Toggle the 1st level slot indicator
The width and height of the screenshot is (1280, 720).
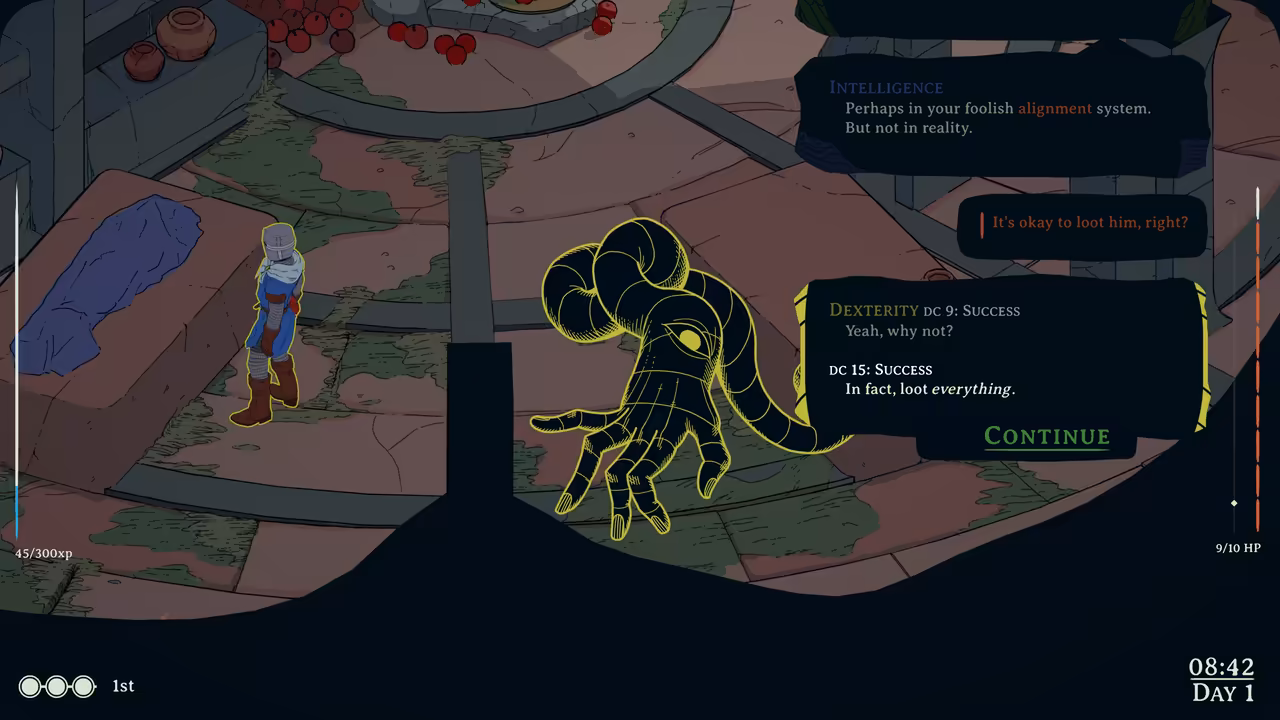(x=122, y=686)
